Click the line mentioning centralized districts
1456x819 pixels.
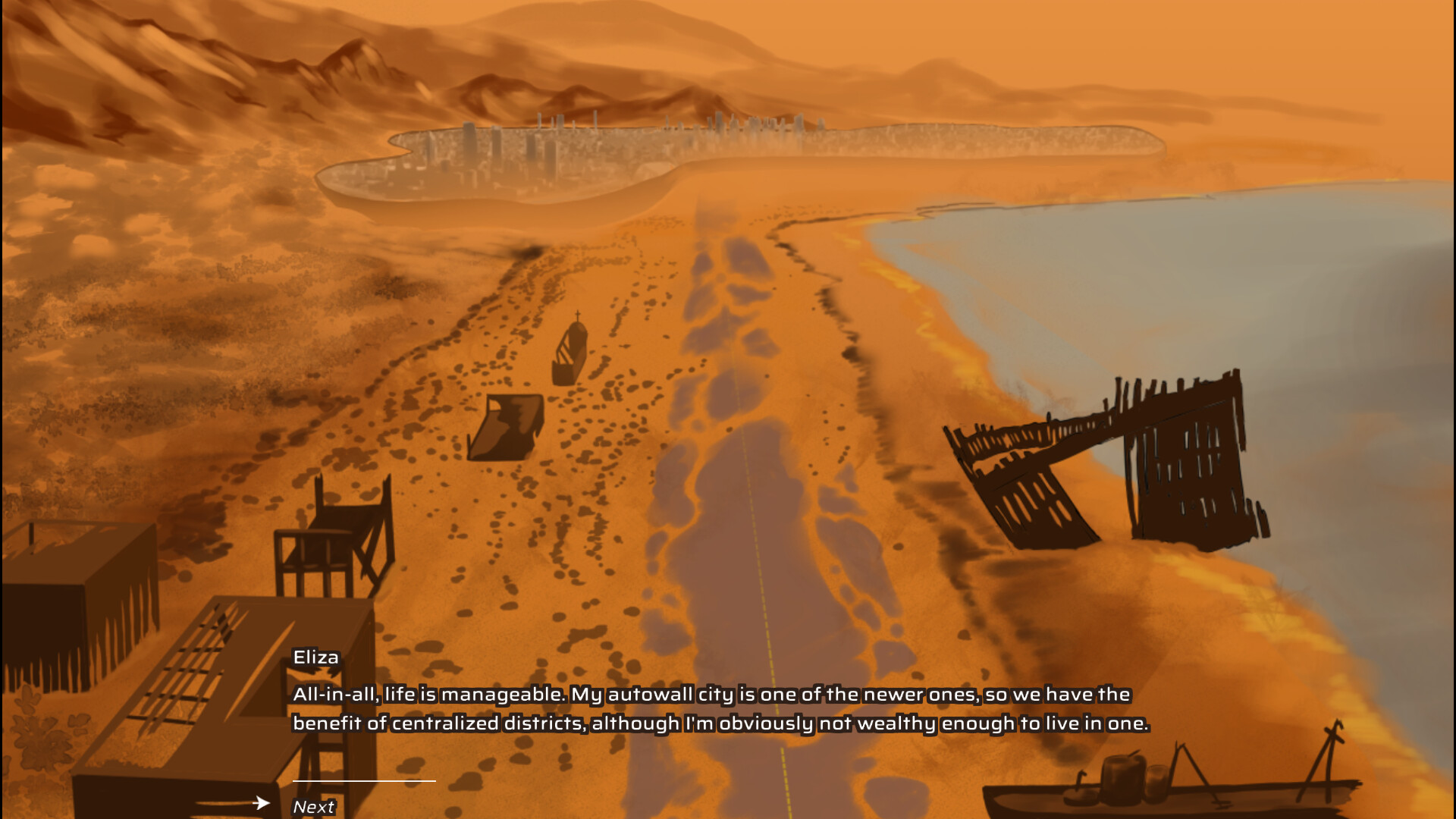point(720,723)
